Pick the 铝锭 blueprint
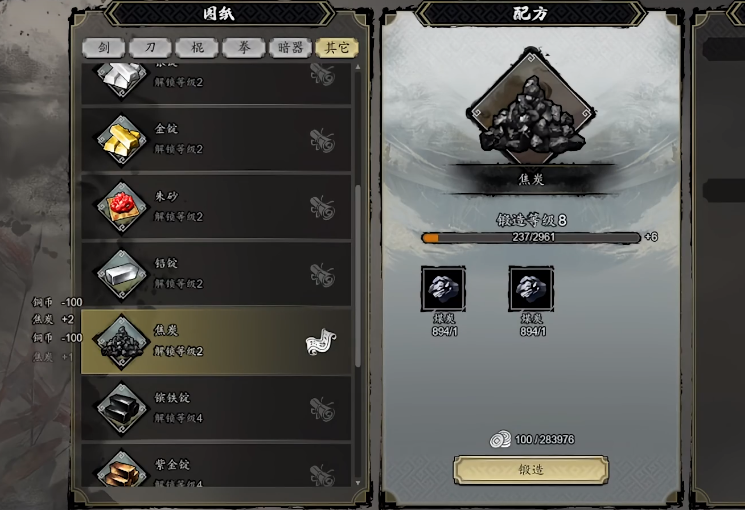Screen dimensions: 745x510 (x=215, y=273)
